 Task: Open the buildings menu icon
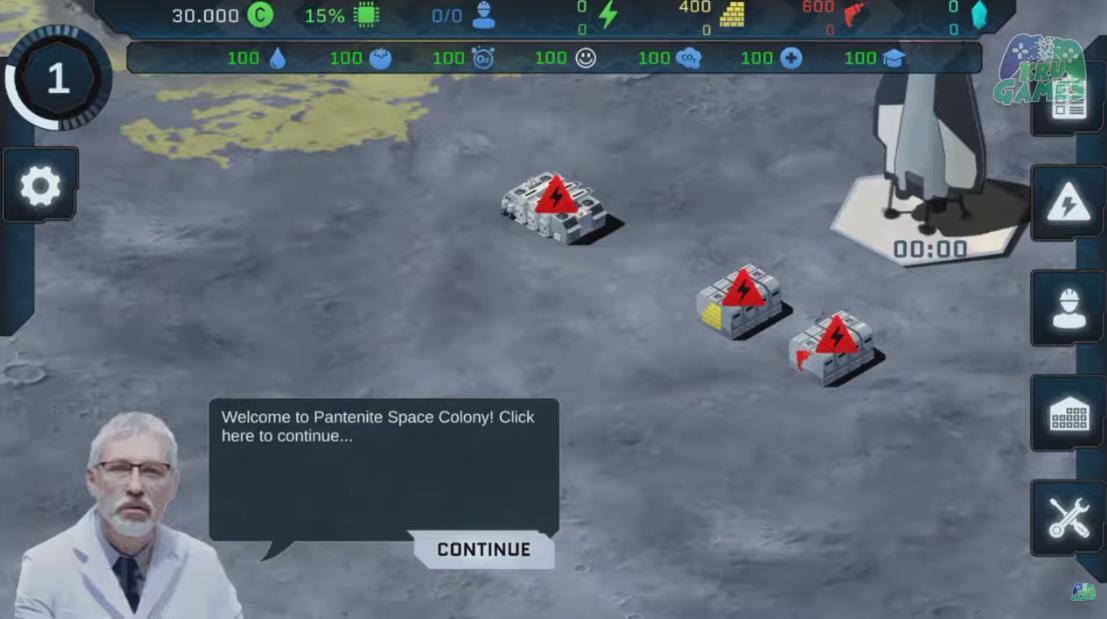pos(1067,414)
